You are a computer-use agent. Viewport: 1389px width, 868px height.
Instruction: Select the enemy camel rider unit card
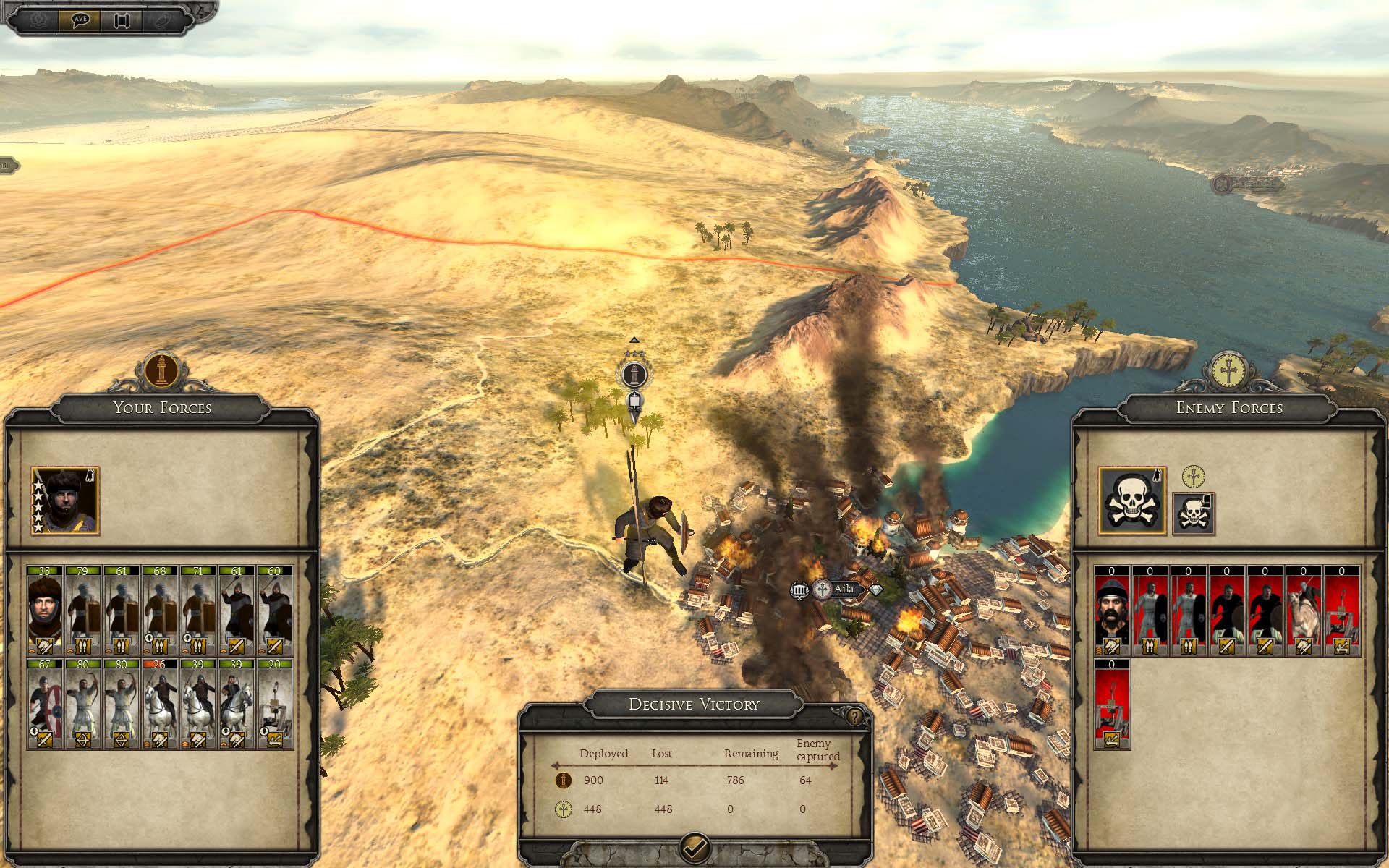[x=1303, y=611]
